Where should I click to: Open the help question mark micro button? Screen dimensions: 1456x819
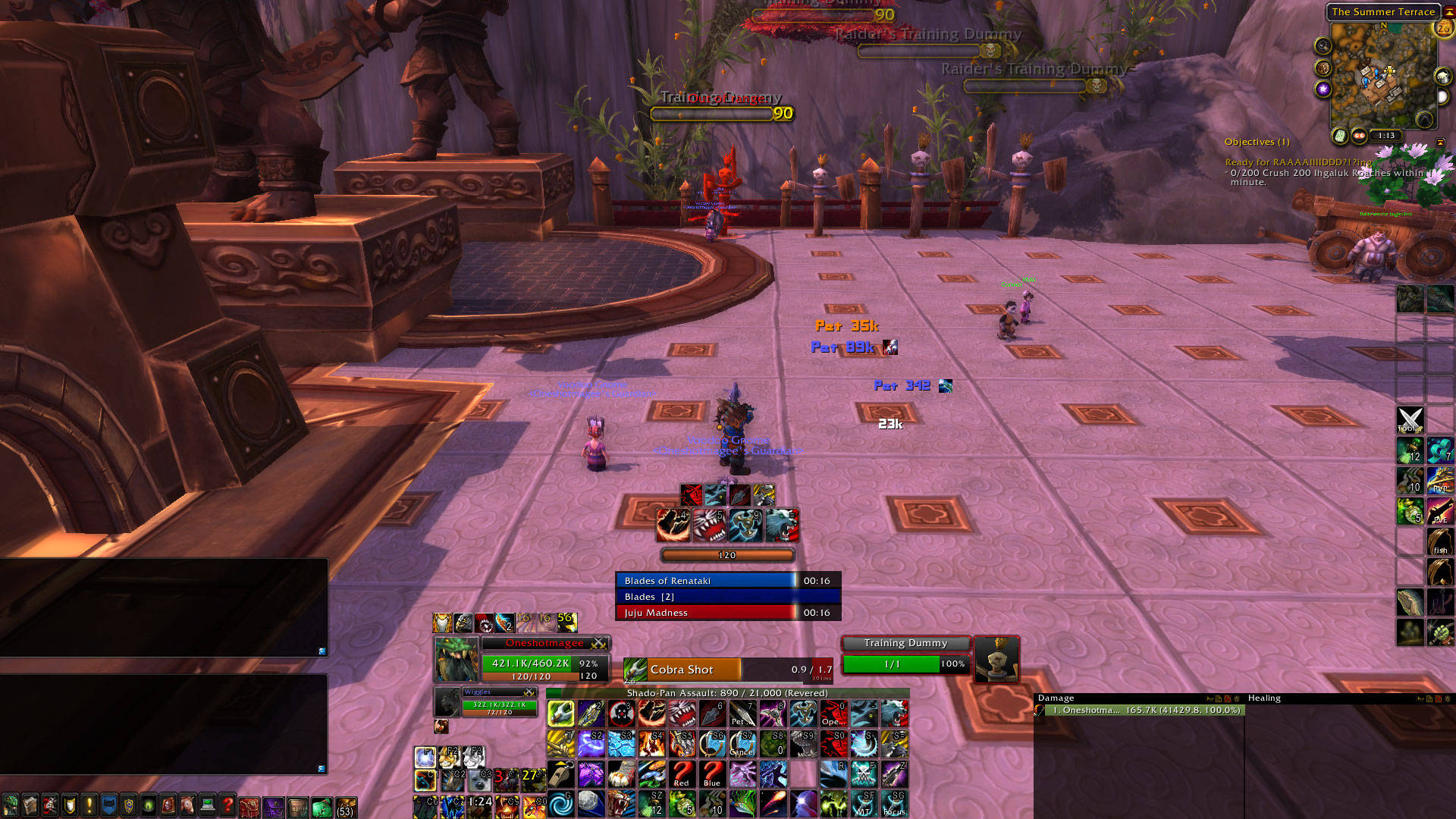pyautogui.click(x=227, y=805)
